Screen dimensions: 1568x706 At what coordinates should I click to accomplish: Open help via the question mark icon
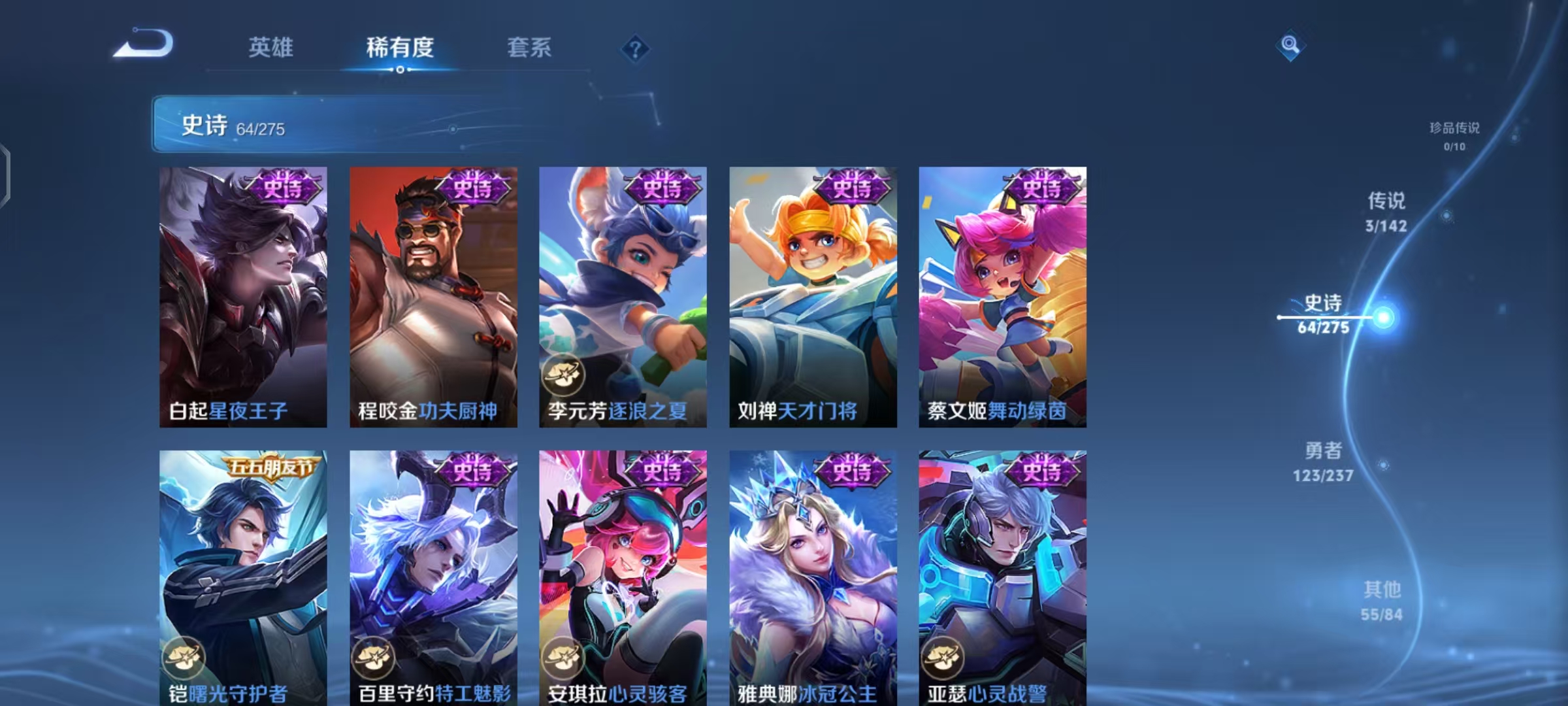(634, 49)
